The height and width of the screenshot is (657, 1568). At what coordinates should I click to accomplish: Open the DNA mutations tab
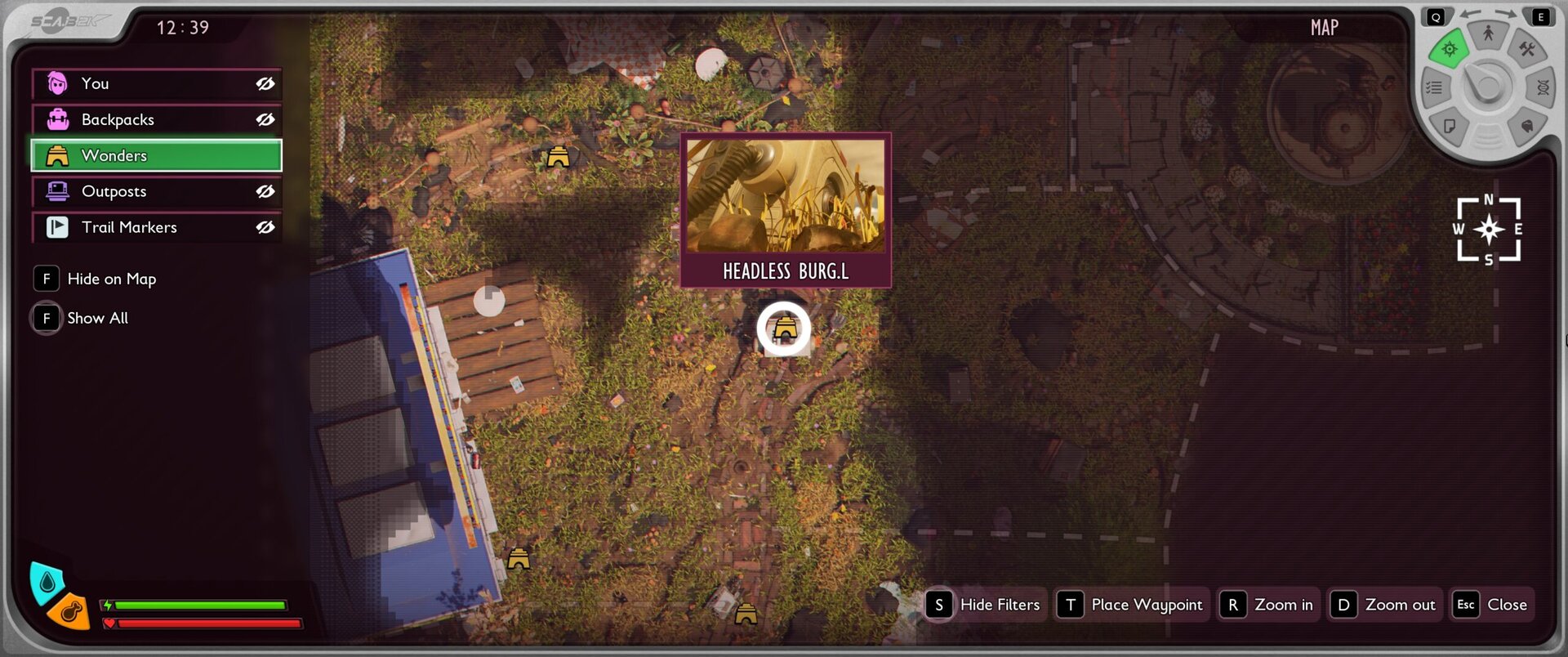point(1543,87)
